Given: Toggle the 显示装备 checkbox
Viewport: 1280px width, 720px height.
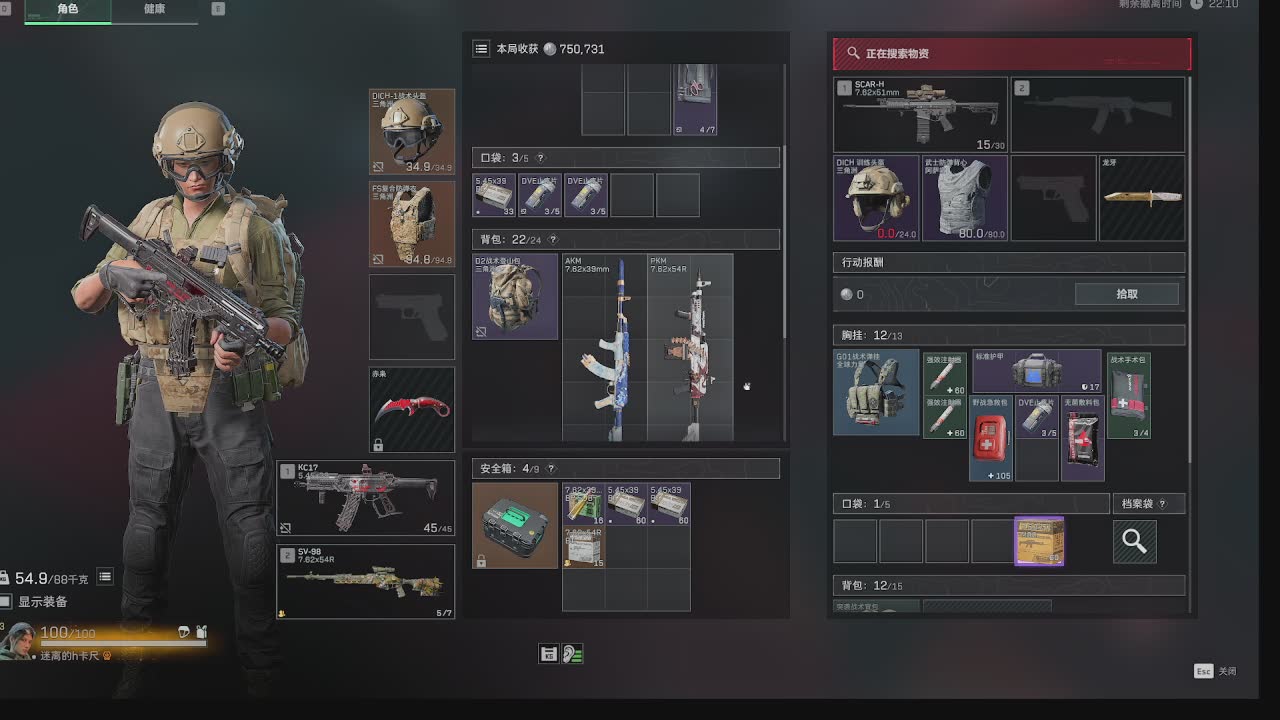Looking at the screenshot, I should [x=7, y=601].
